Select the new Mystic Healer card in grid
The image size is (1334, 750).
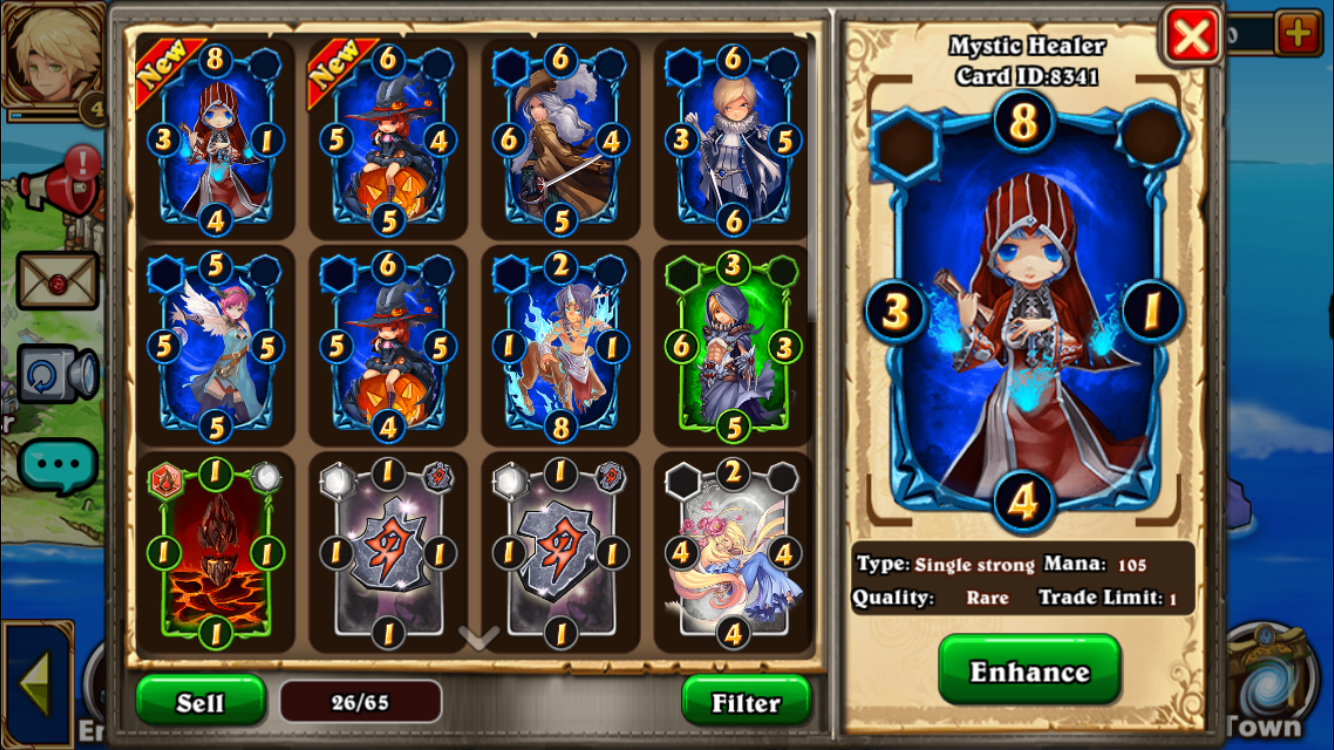[215, 140]
